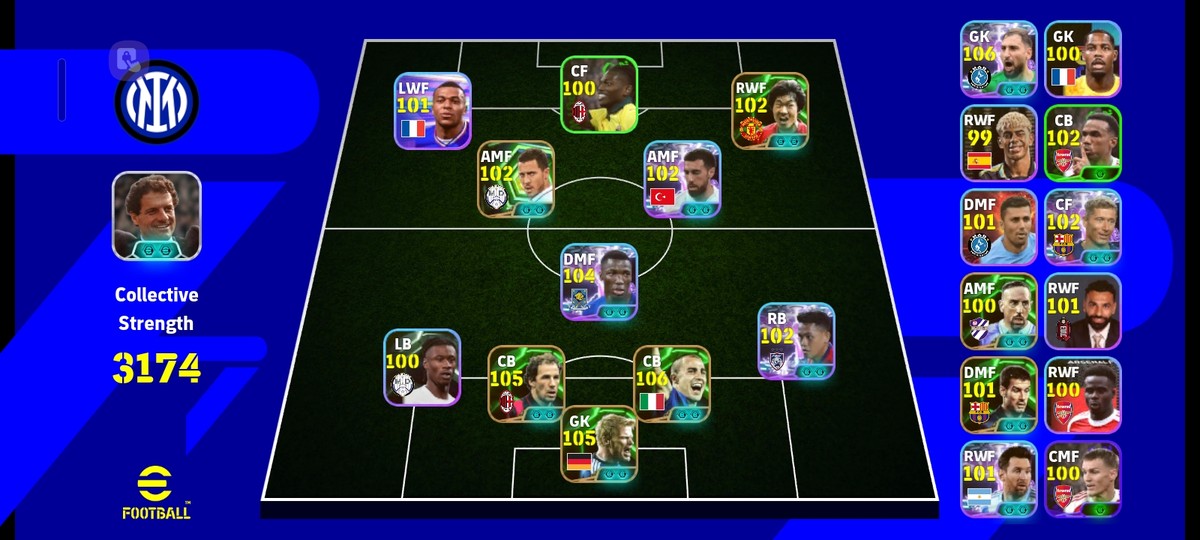Select the RB 102 right-back card
Screen dimensions: 1200x540
(x=795, y=342)
